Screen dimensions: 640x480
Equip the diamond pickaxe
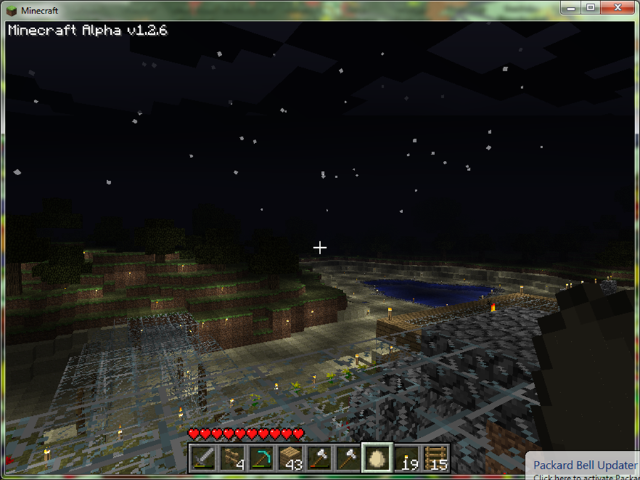[262, 458]
